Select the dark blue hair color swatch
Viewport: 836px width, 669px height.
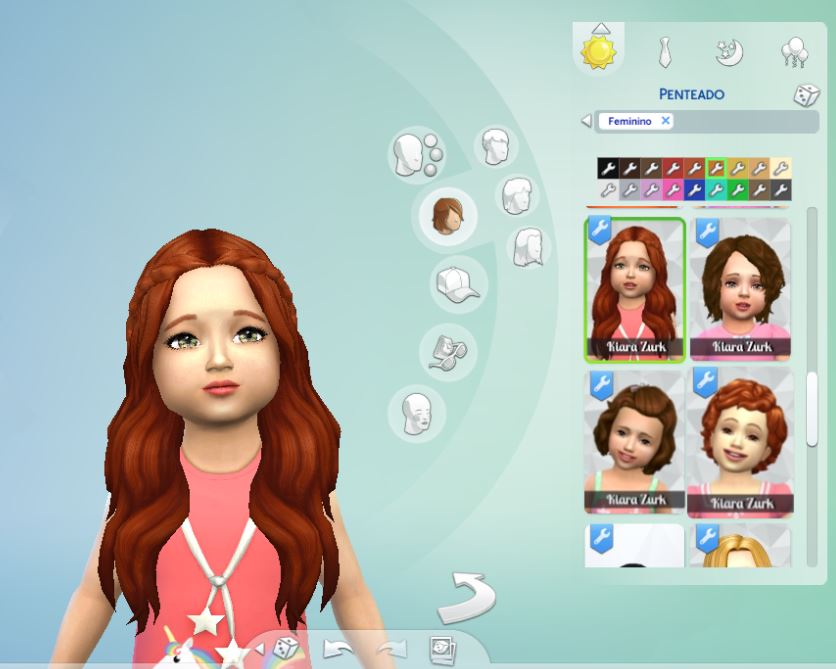(694, 189)
